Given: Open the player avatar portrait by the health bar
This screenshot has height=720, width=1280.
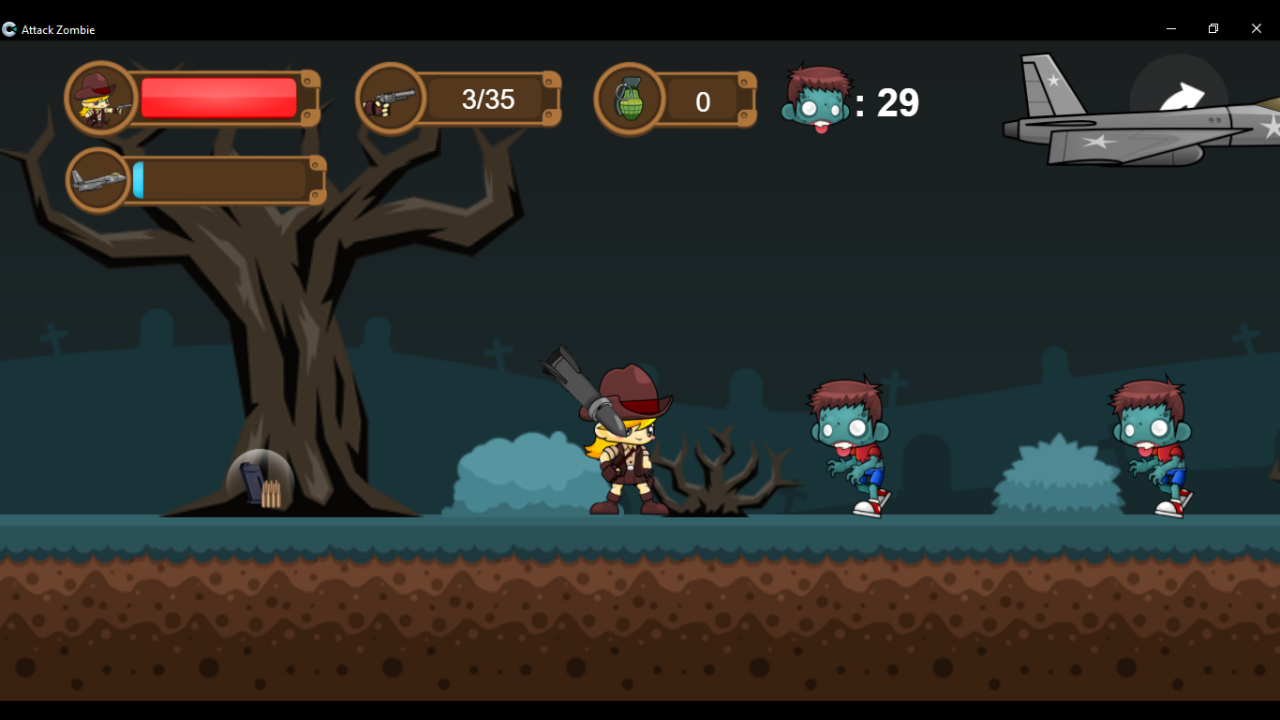Looking at the screenshot, I should tap(100, 98).
